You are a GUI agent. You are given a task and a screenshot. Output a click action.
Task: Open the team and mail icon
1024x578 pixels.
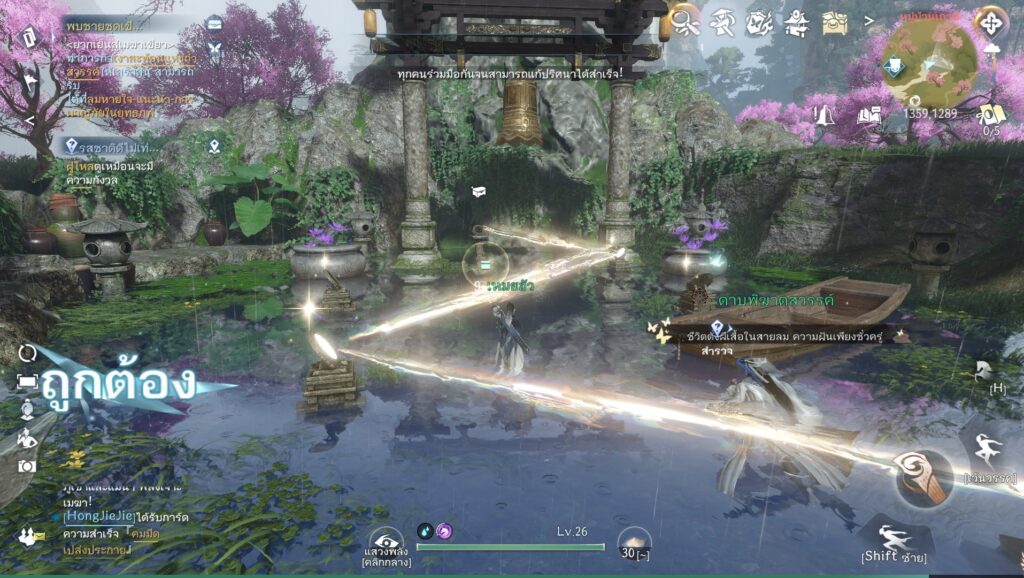pos(30,537)
